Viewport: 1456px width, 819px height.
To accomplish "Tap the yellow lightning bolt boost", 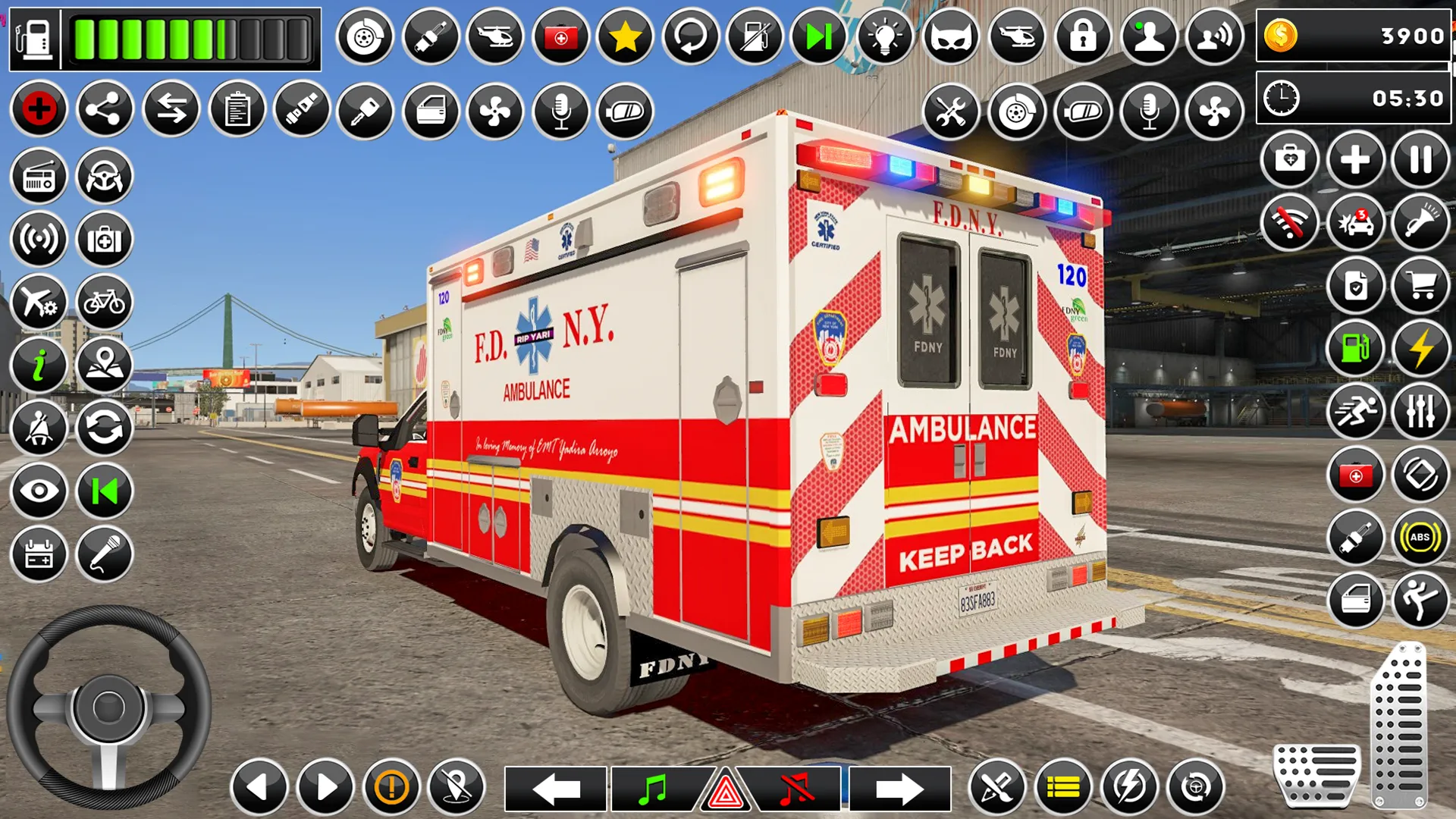I will click(x=1420, y=349).
